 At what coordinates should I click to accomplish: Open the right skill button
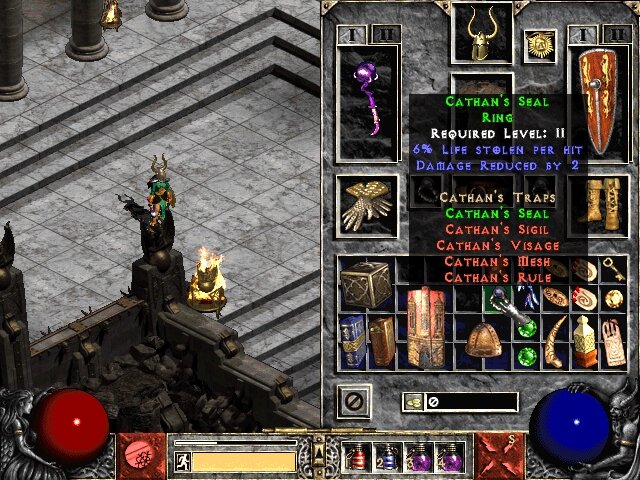click(x=497, y=455)
